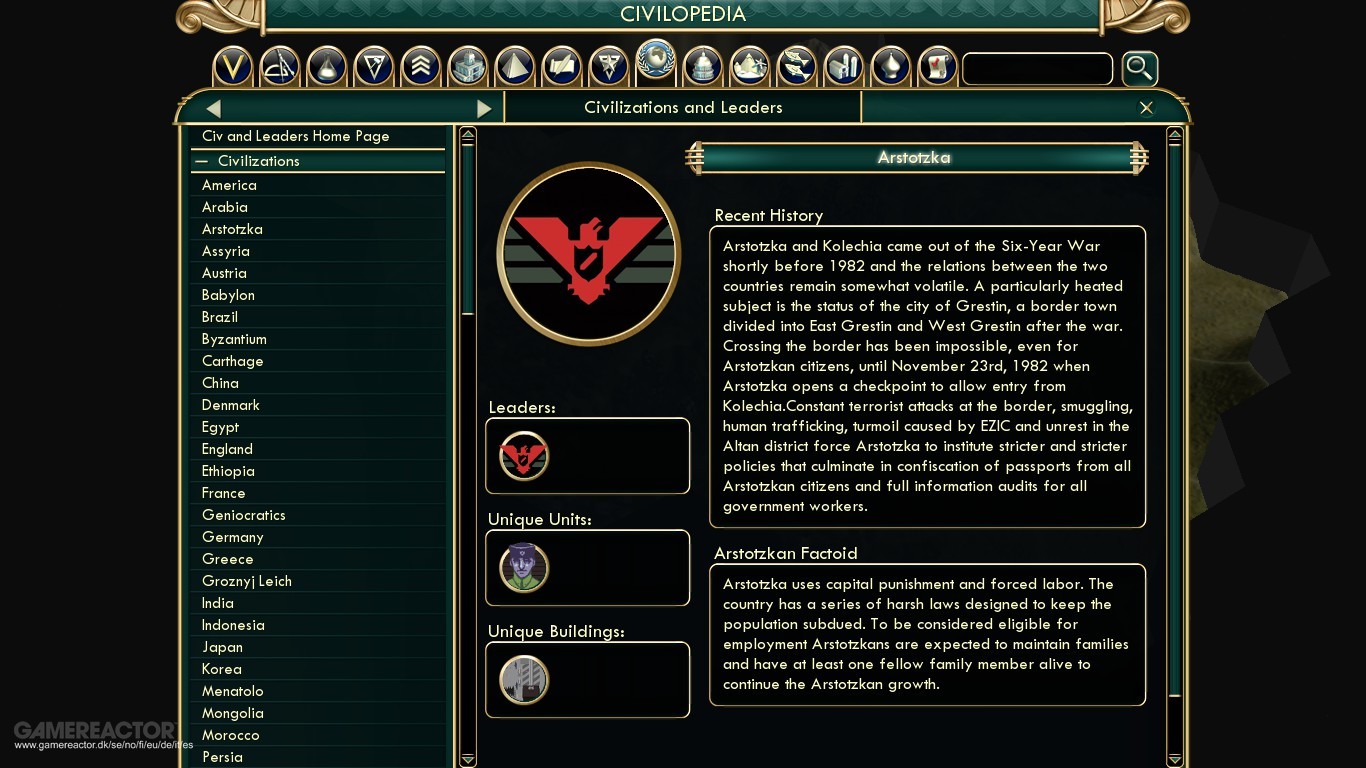Go back with the left arrow

[213, 108]
